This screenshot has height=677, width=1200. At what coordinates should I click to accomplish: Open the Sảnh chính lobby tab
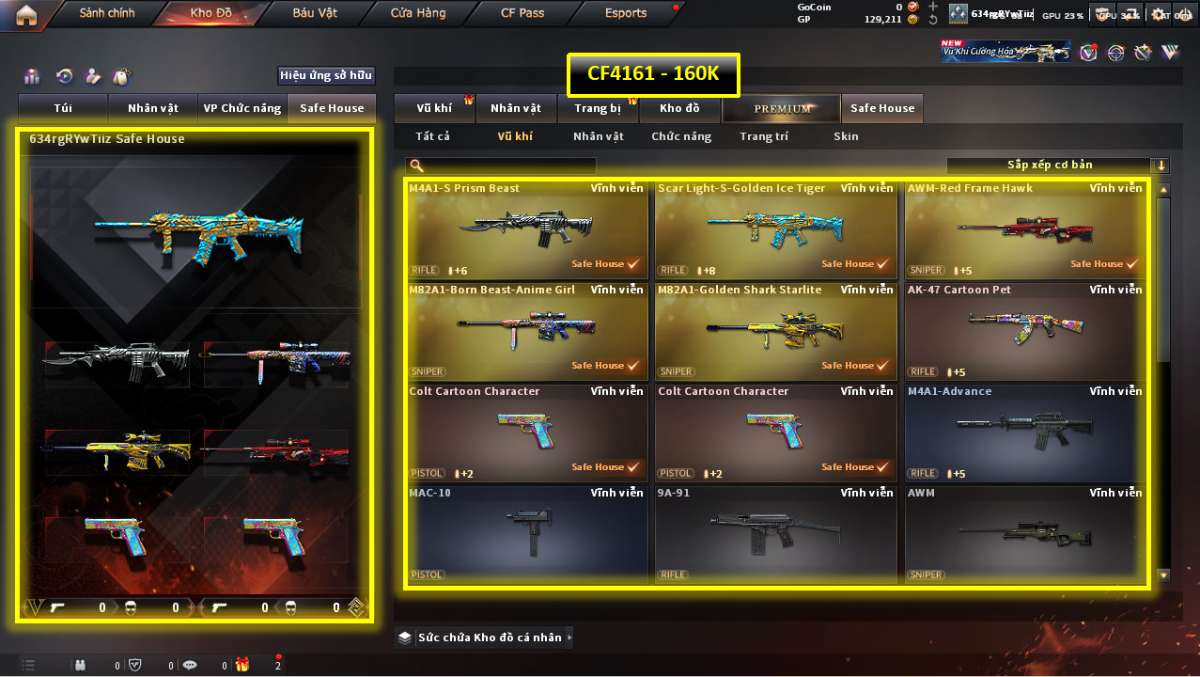pyautogui.click(x=107, y=14)
